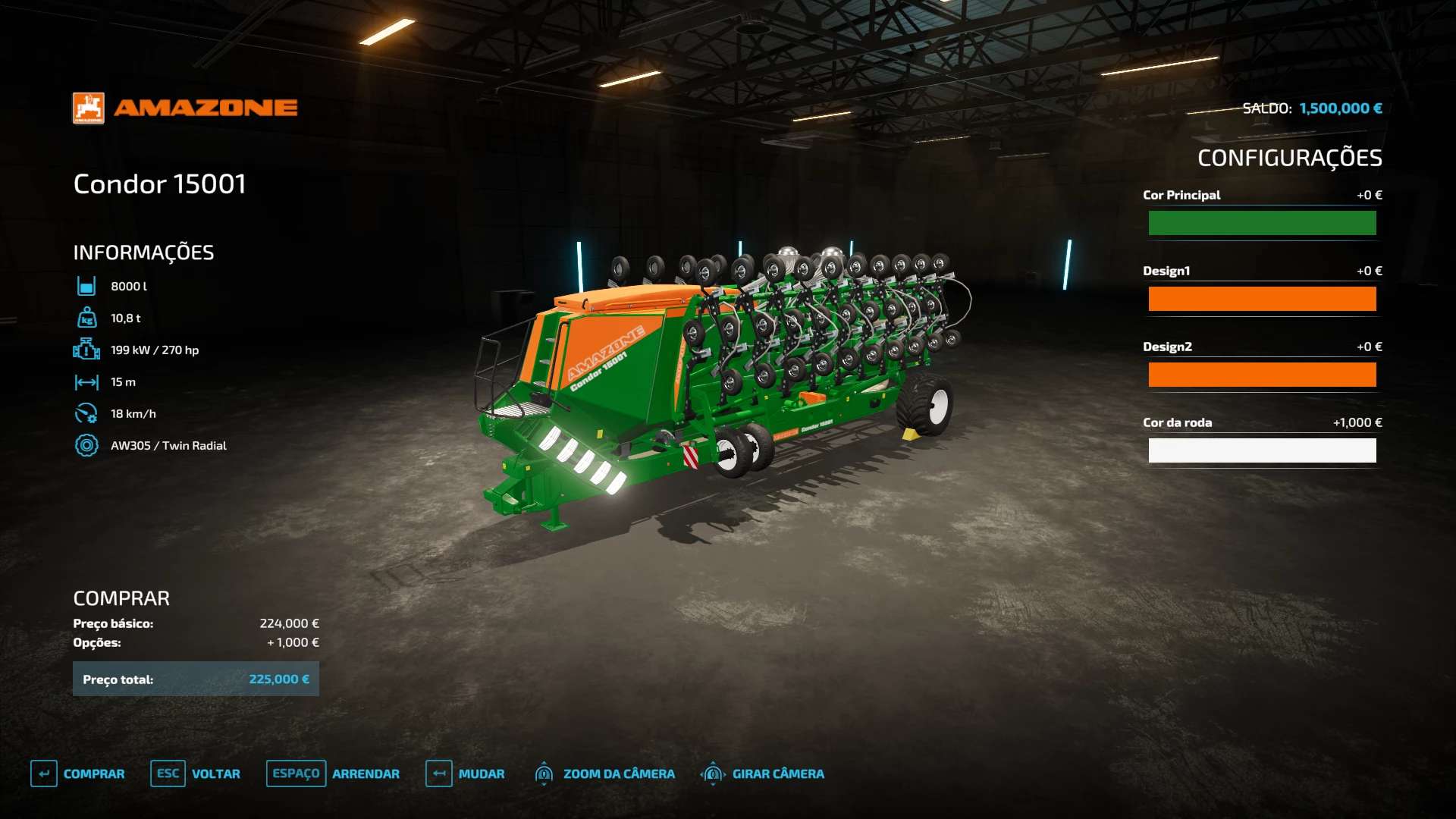Image resolution: width=1456 pixels, height=819 pixels.
Task: Toggle the Design1 orange option
Action: point(1262,299)
